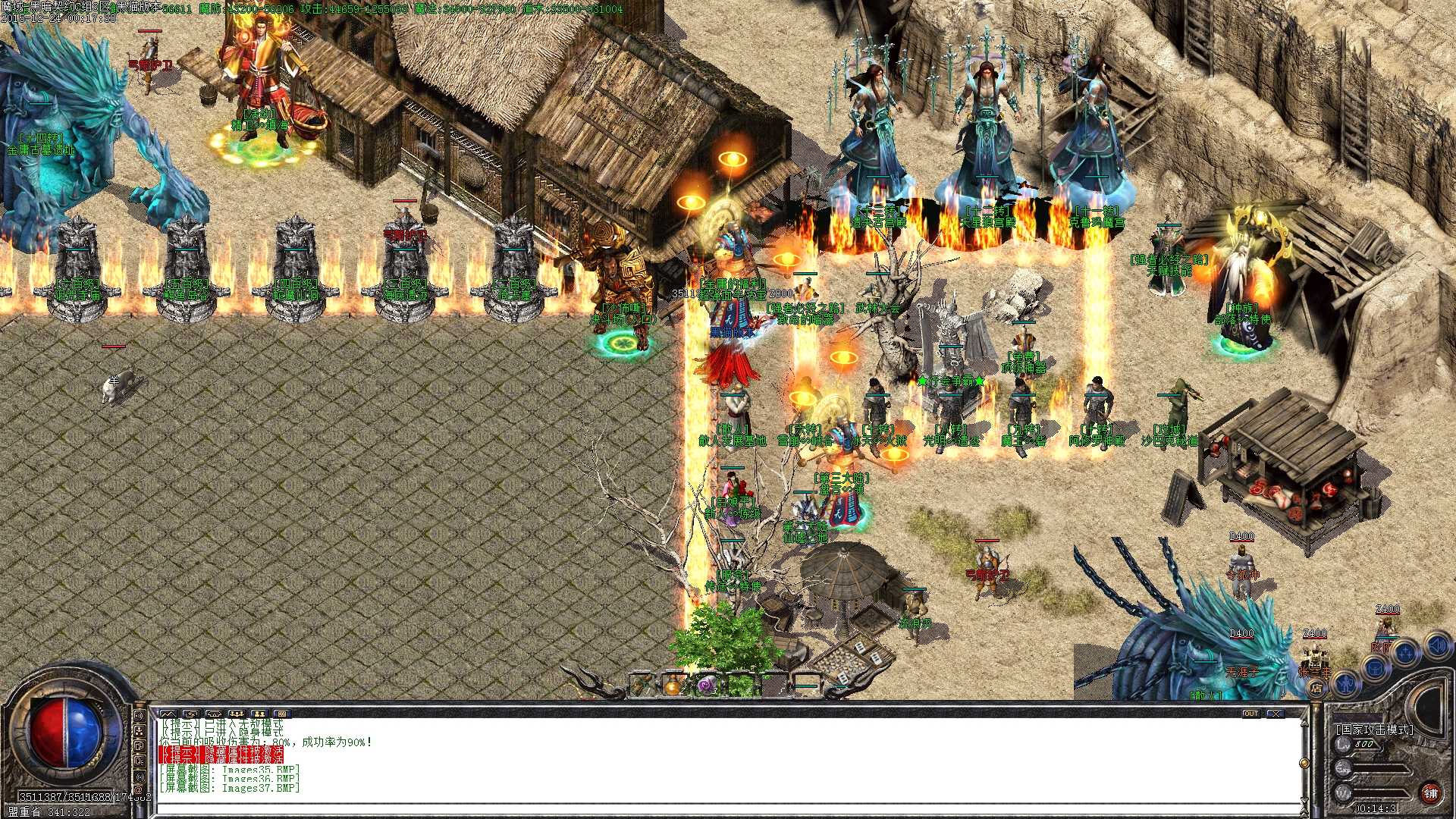This screenshot has height=819, width=1456.
Task: Click the multi-person group icon on chat toolbar
Action: point(237,713)
